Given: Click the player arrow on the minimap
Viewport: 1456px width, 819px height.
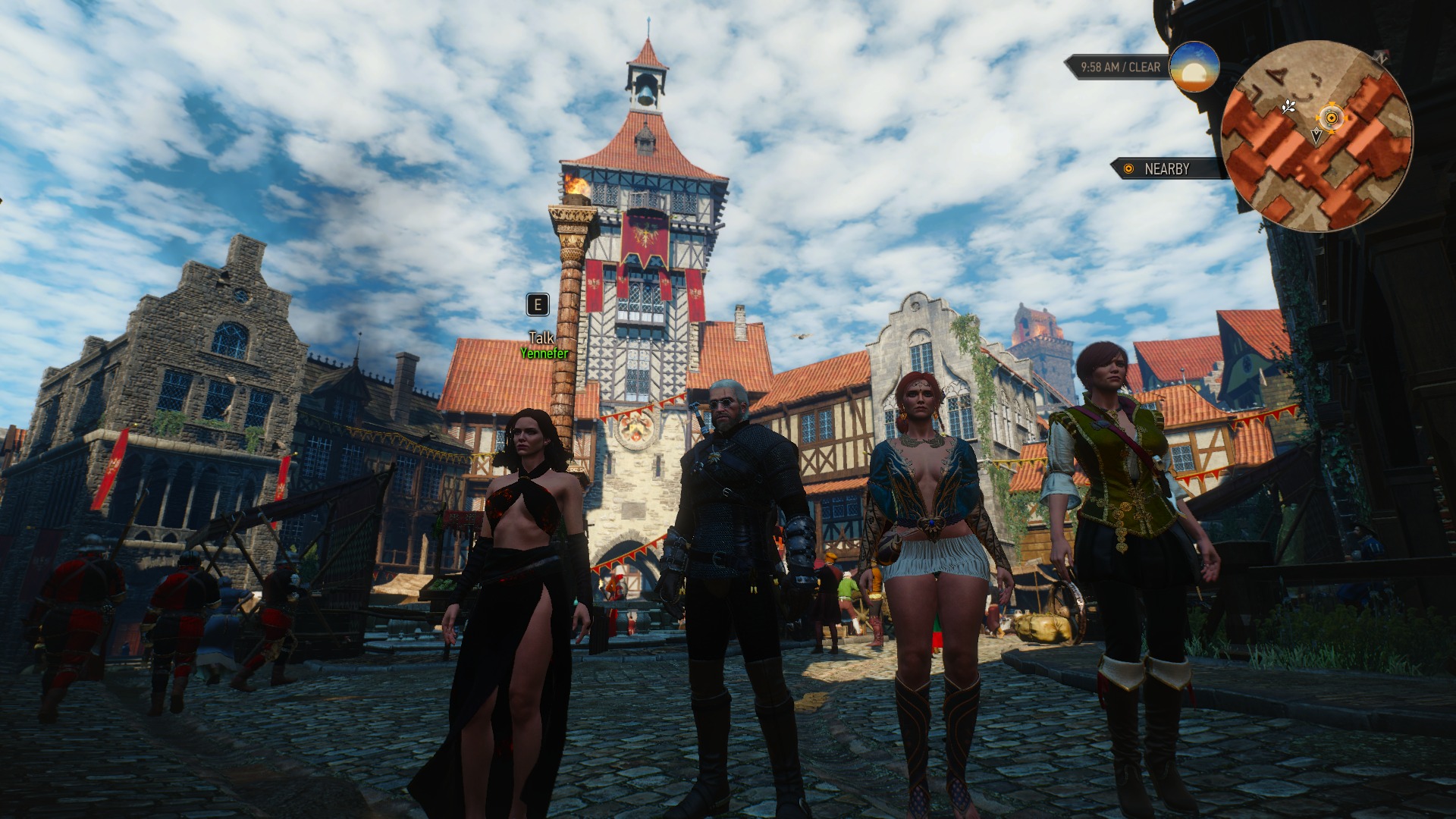Looking at the screenshot, I should pyautogui.click(x=1316, y=136).
